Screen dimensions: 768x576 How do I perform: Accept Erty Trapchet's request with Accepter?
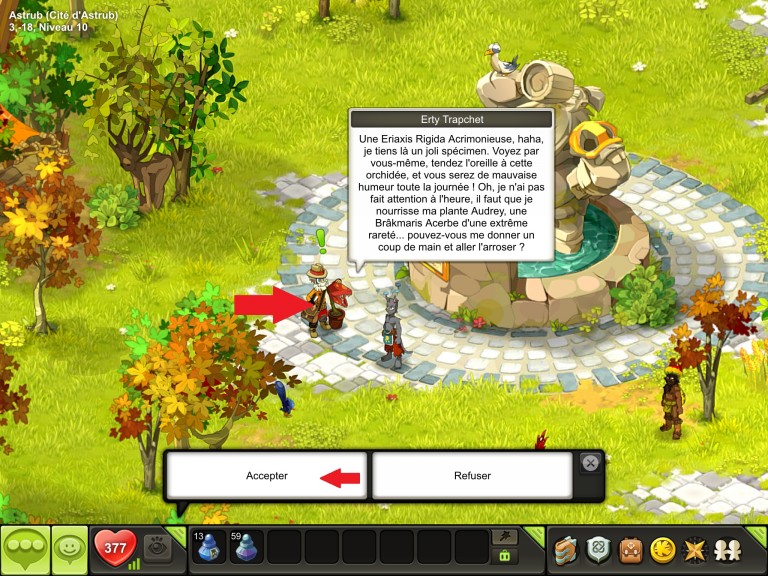click(x=267, y=476)
